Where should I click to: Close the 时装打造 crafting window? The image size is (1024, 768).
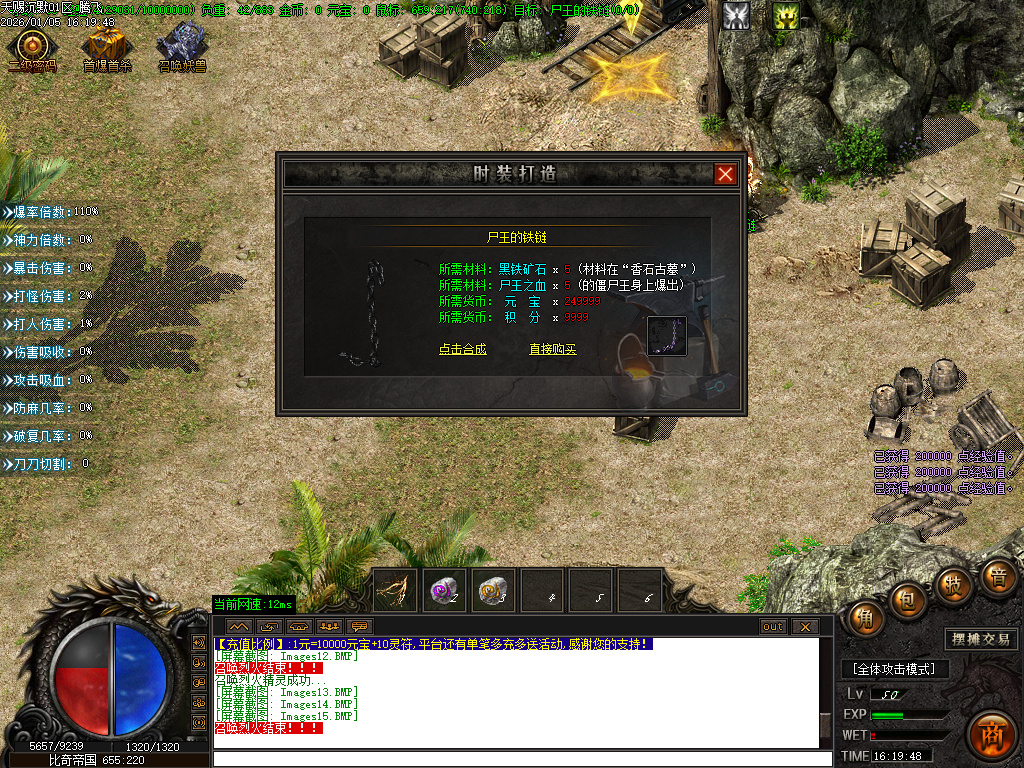[725, 174]
